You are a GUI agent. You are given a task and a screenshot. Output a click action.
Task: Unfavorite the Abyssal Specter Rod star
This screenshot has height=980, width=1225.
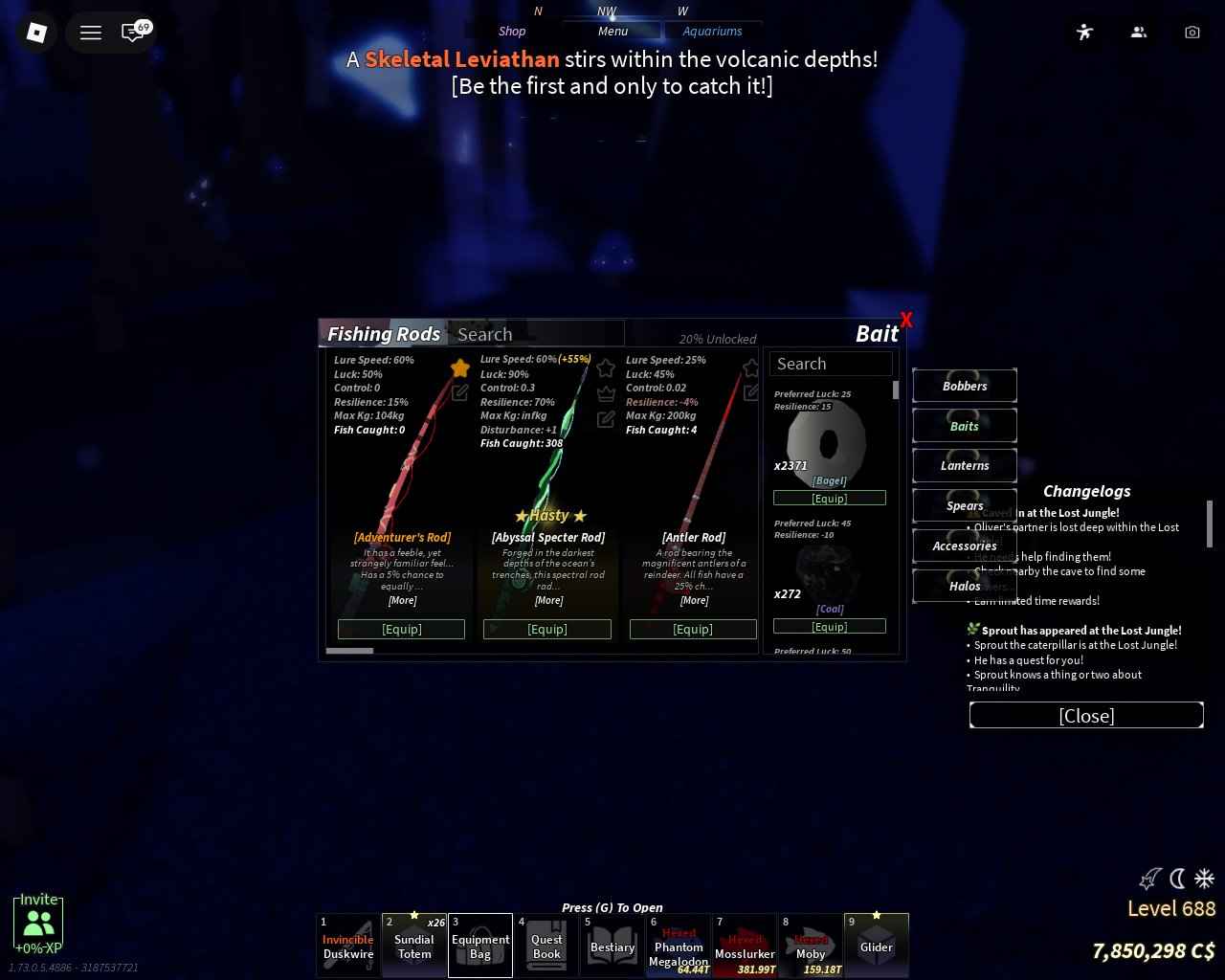pos(605,367)
